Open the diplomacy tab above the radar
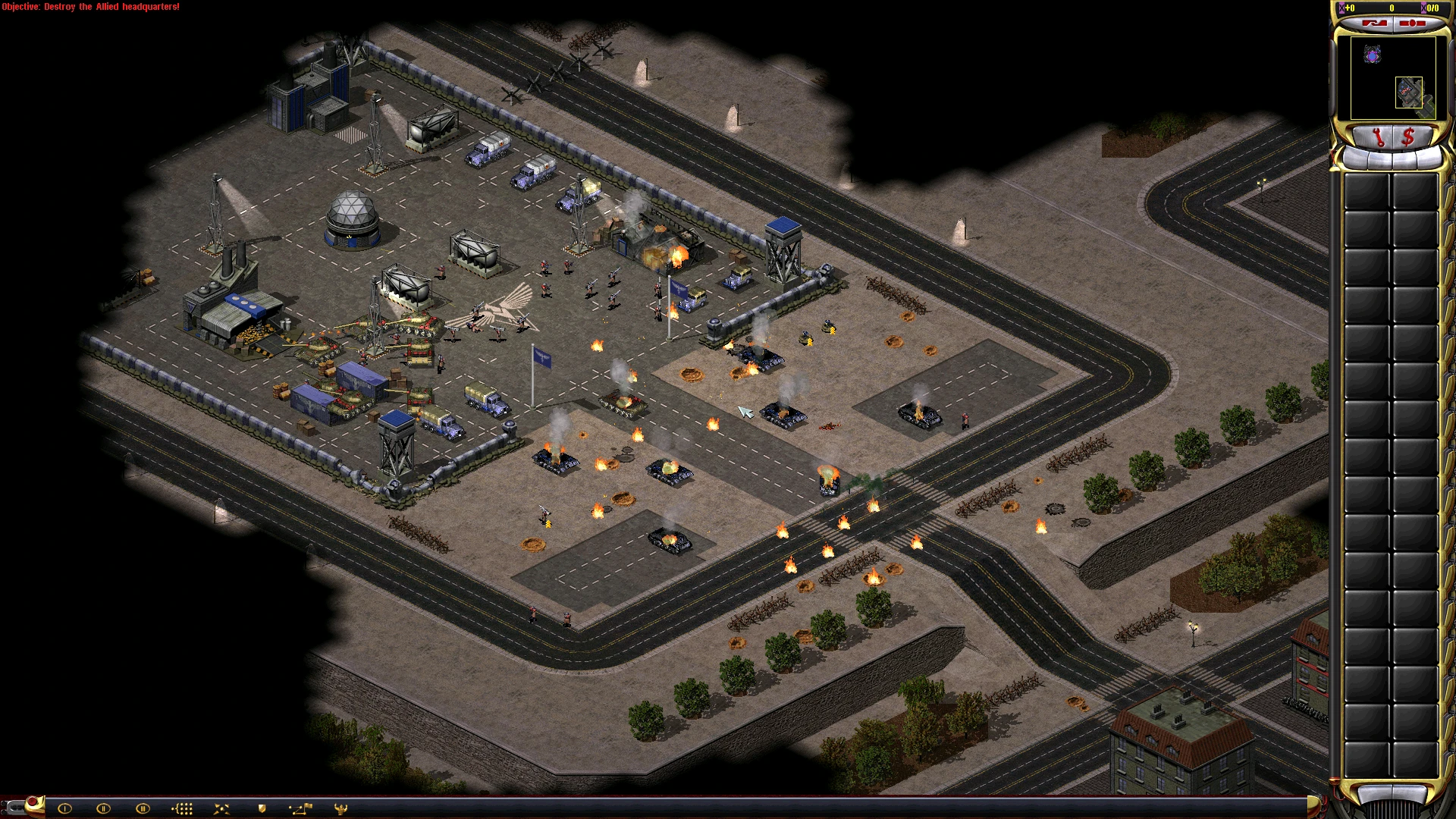Image resolution: width=1456 pixels, height=819 pixels. coord(1374,24)
